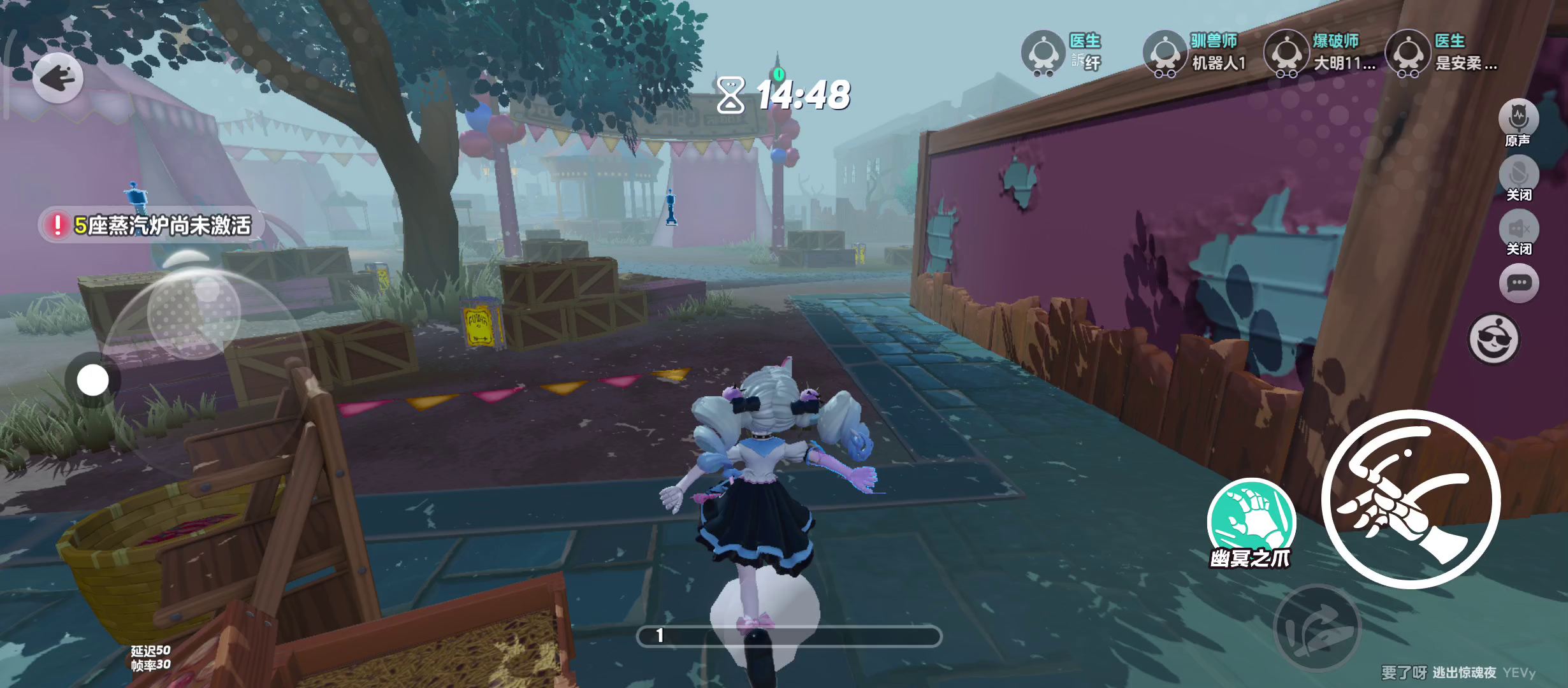Select teammate 机器人1 the 驯兽师
This screenshot has height=688, width=1568.
coord(1165,52)
